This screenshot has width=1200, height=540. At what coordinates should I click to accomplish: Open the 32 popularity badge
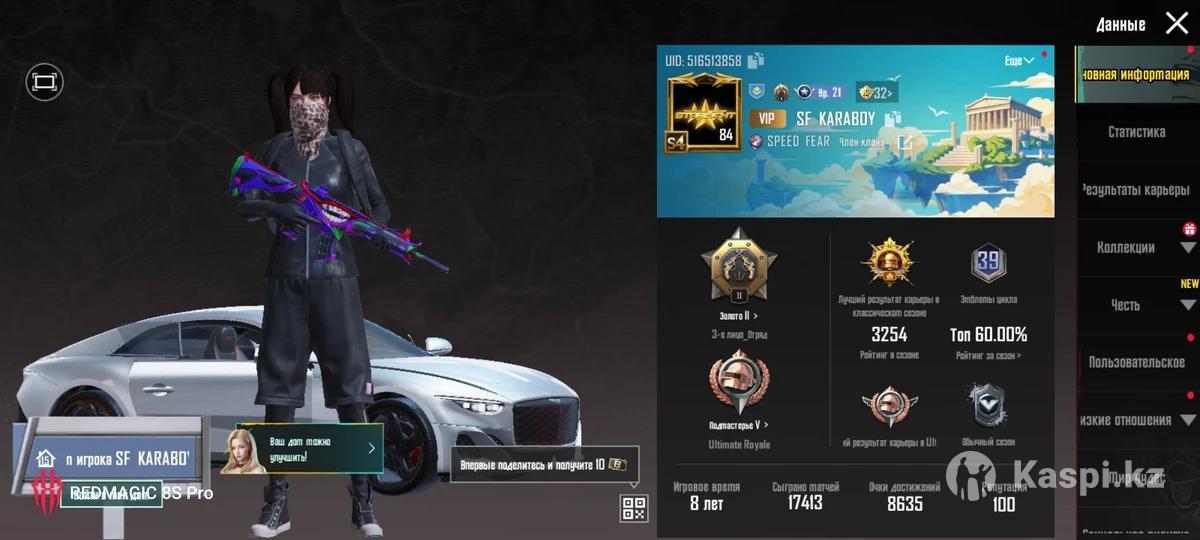coord(875,93)
